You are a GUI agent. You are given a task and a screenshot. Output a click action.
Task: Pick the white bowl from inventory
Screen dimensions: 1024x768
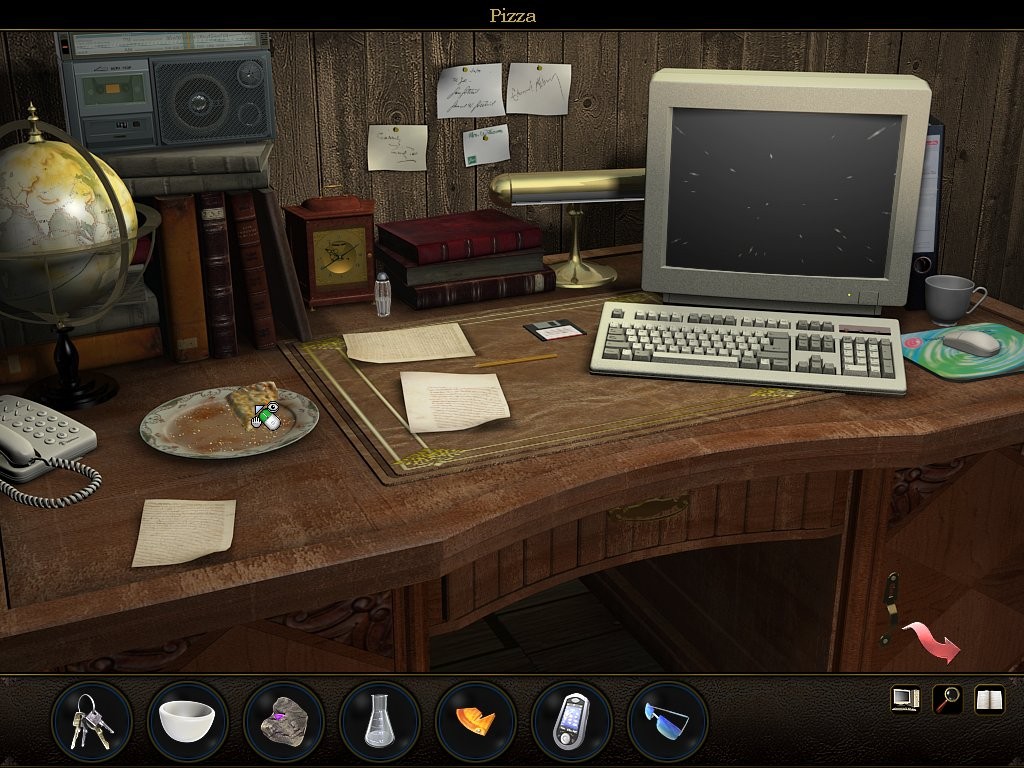tap(187, 721)
